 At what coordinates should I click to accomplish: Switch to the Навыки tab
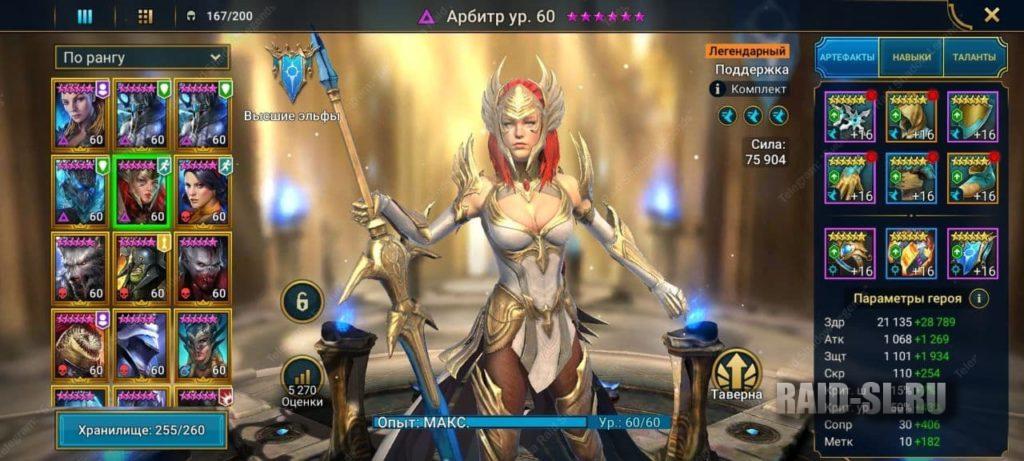[910, 57]
